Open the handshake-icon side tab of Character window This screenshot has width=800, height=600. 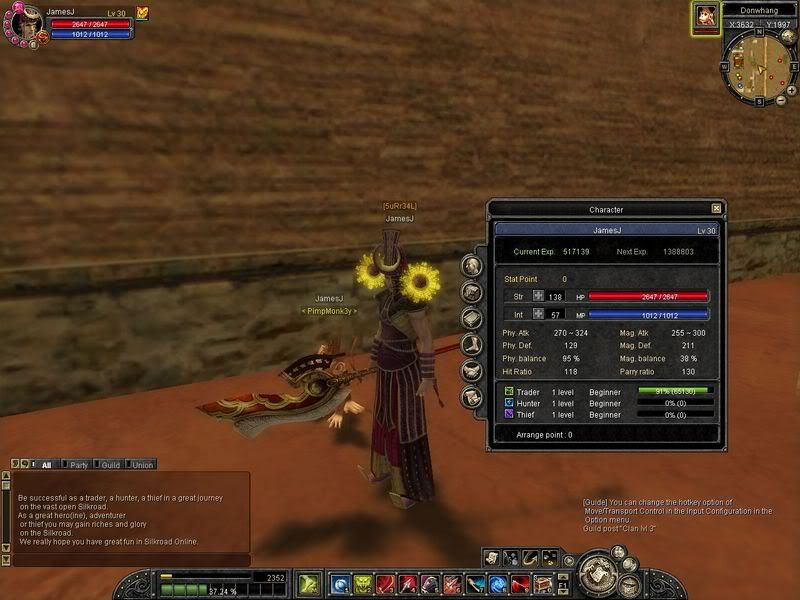[473, 370]
